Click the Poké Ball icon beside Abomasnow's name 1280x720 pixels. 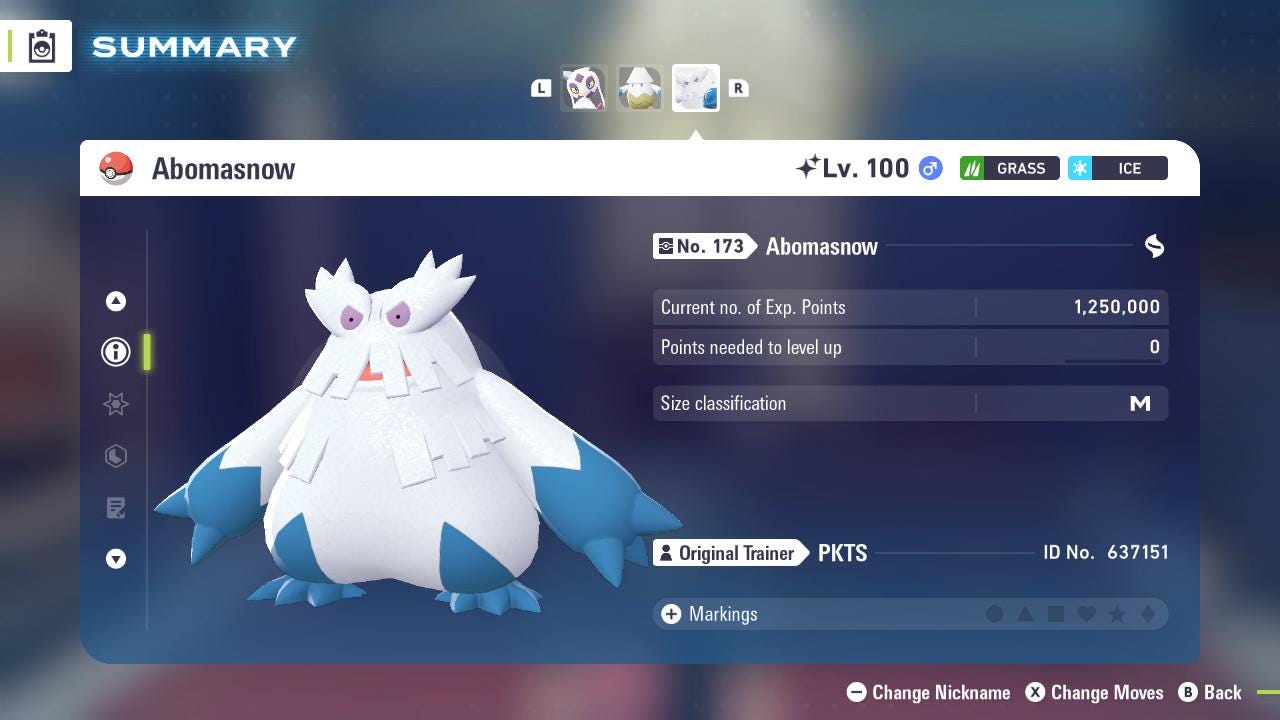(x=116, y=168)
